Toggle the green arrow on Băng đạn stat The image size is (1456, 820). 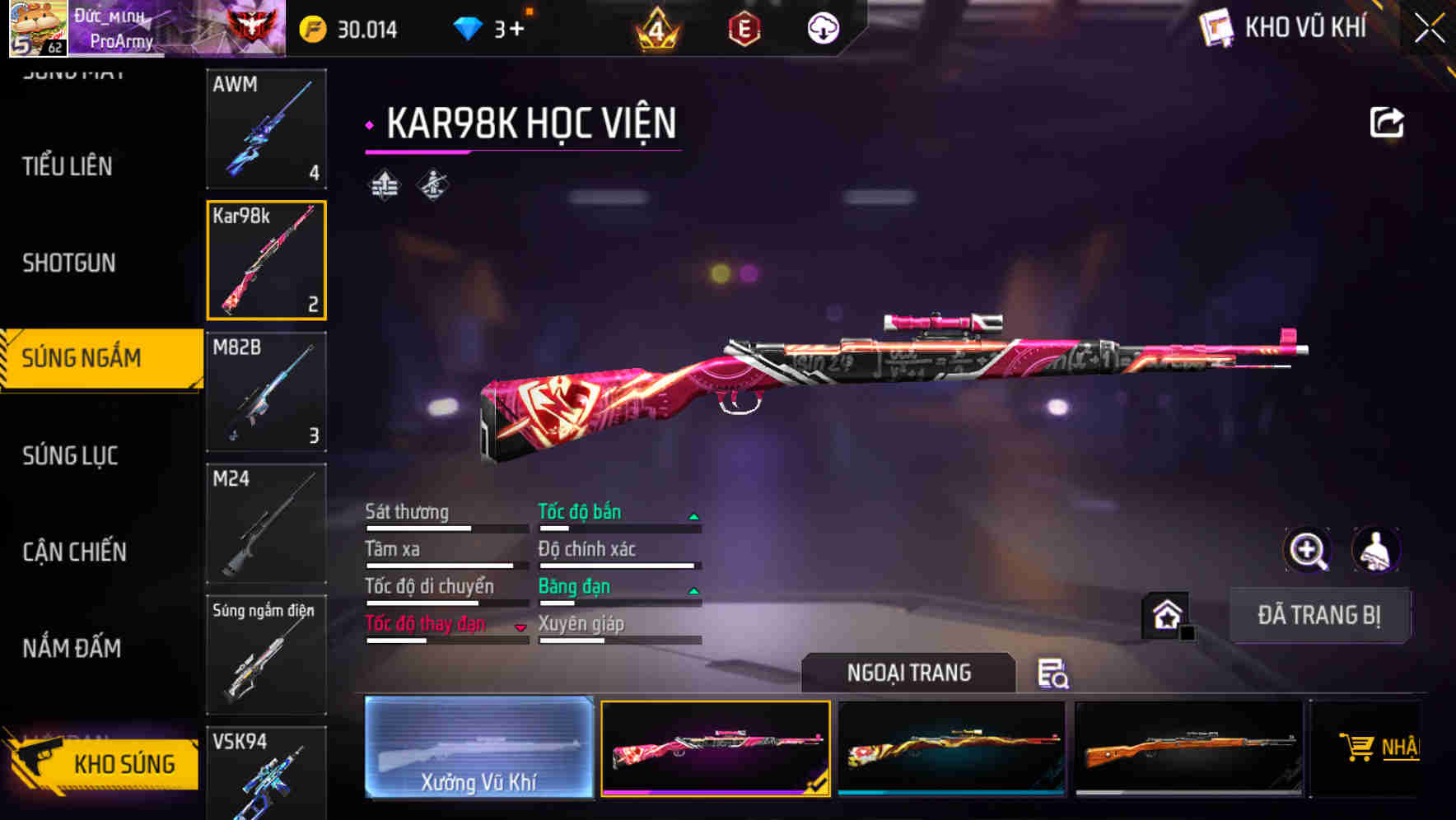tap(694, 589)
